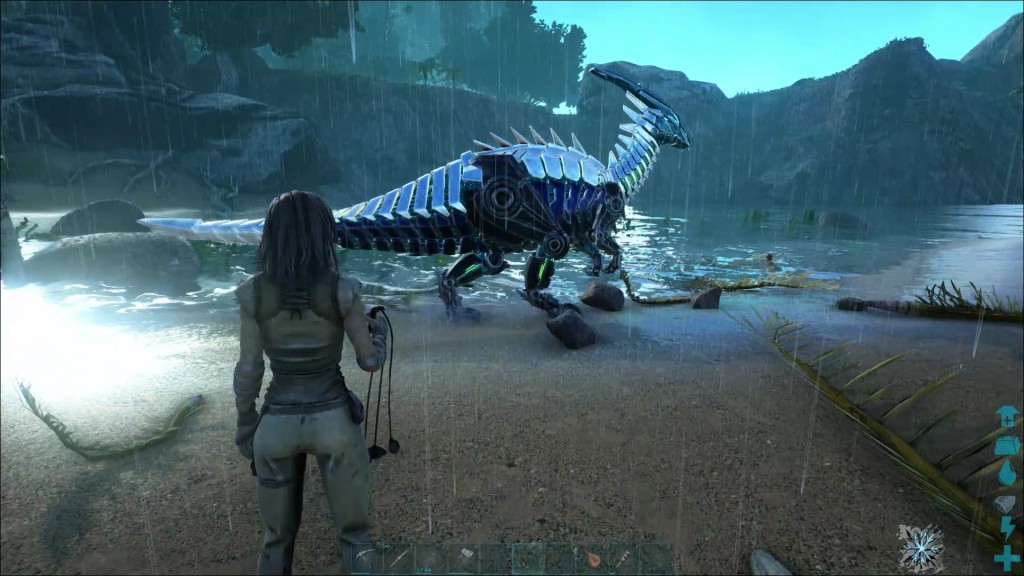Select the pickaxe hotbar slot
1024x576 pixels.
click(x=367, y=558)
